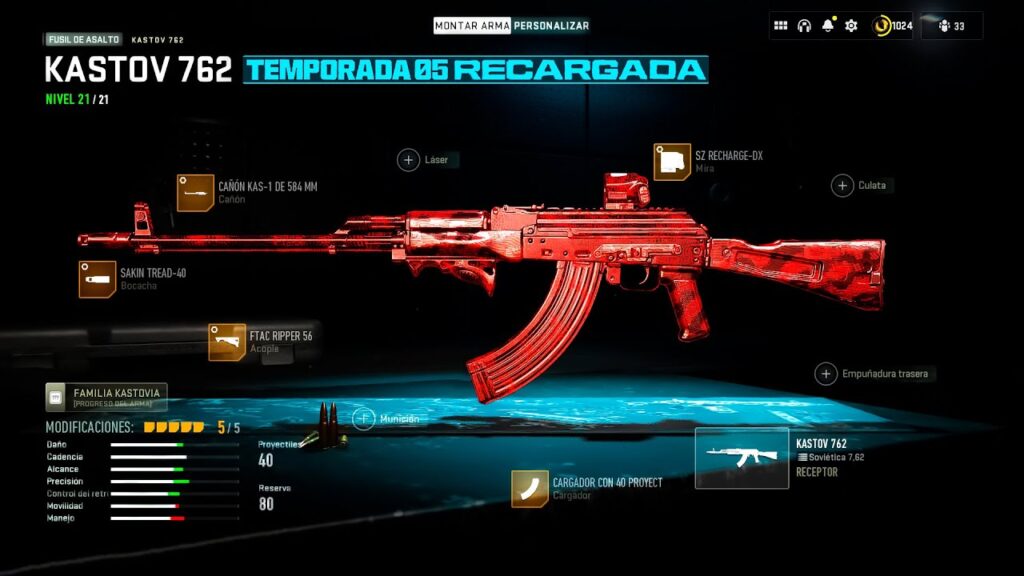Switch to the Montar Arma tab

pos(472,25)
